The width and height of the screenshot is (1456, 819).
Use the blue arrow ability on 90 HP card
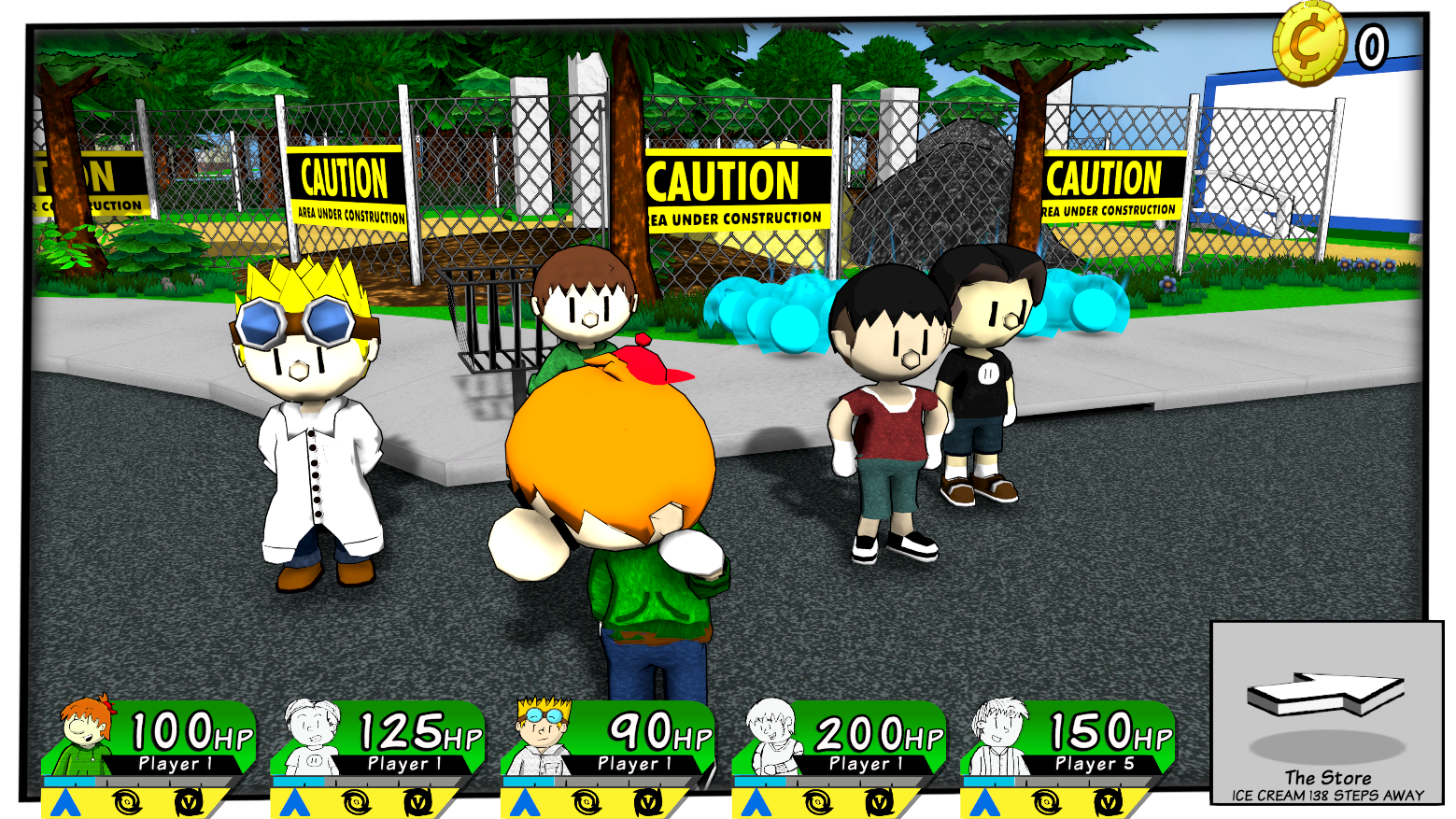[524, 802]
